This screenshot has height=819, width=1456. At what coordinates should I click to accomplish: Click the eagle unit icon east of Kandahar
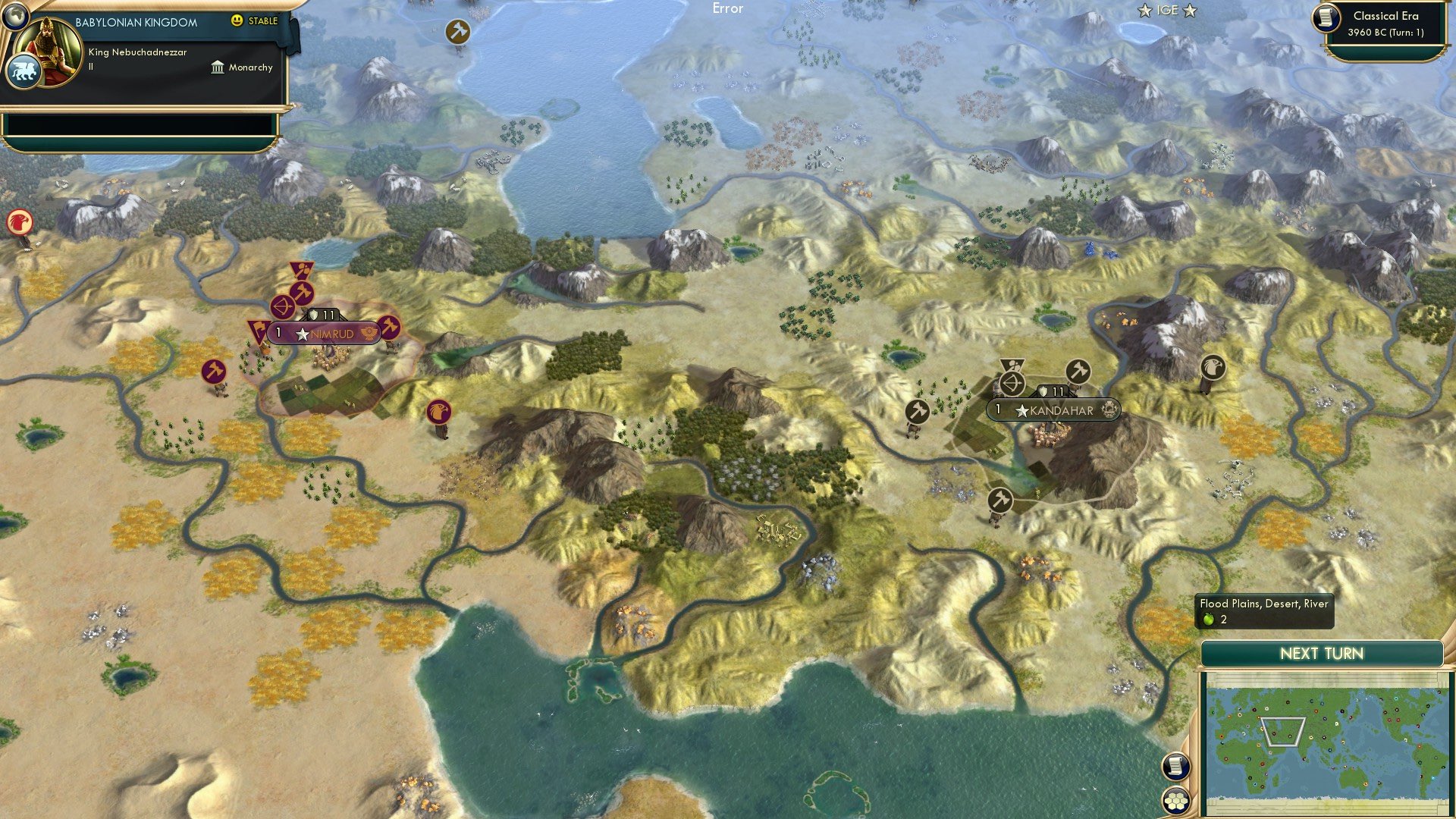click(x=1215, y=366)
